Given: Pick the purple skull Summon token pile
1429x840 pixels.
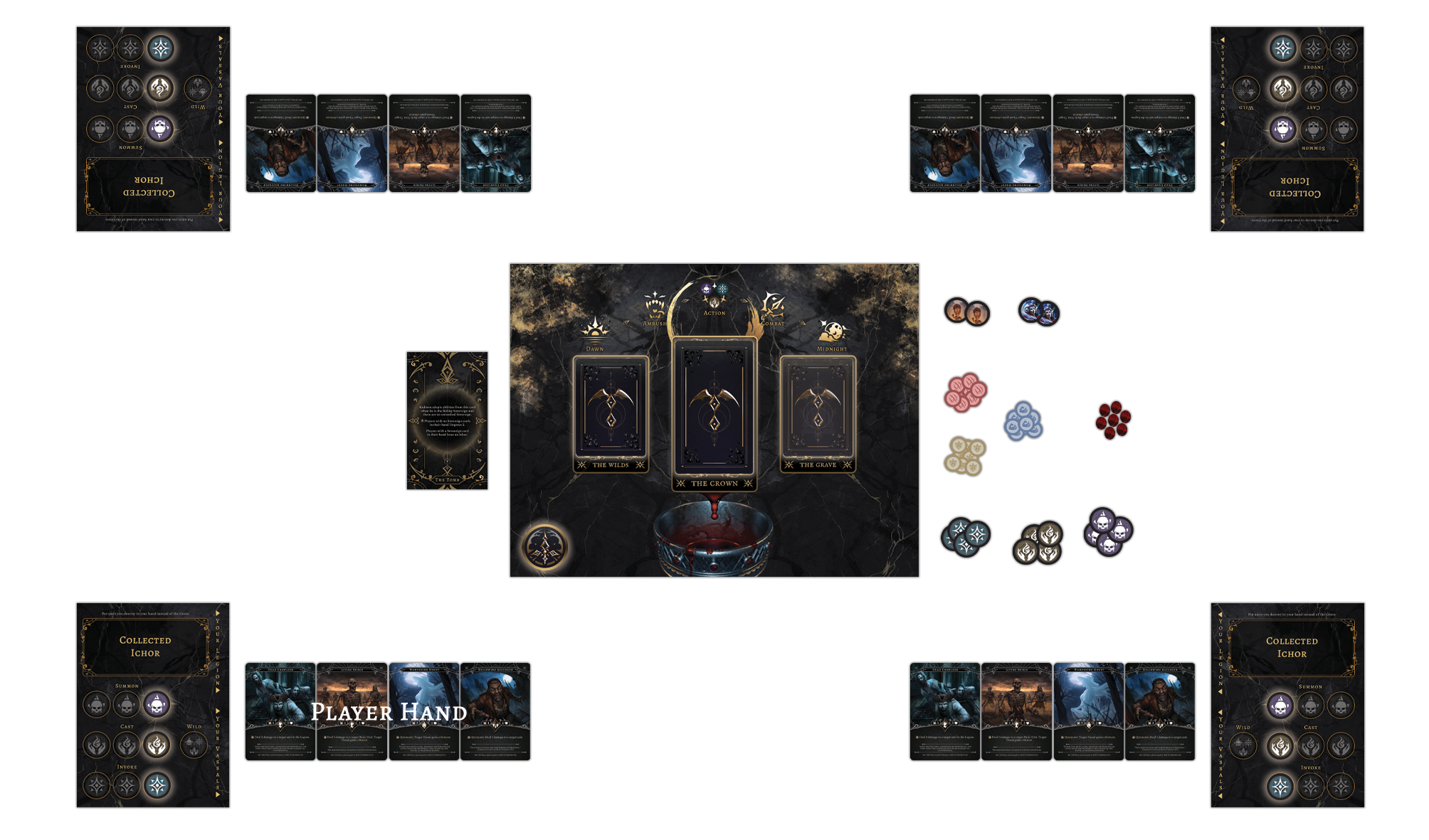Looking at the screenshot, I should coord(1108,531).
